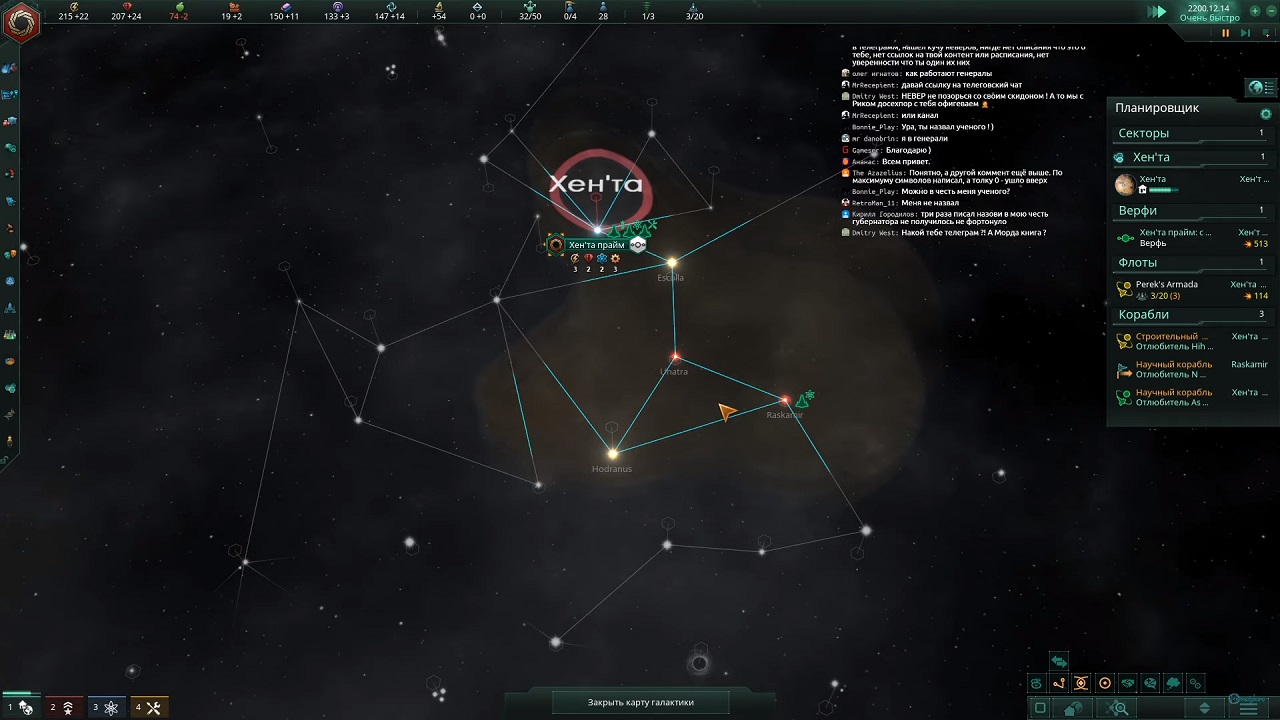This screenshot has width=1280, height=720.
Task: Toggle the handshake diplomacy map mode
Action: 1128,683
